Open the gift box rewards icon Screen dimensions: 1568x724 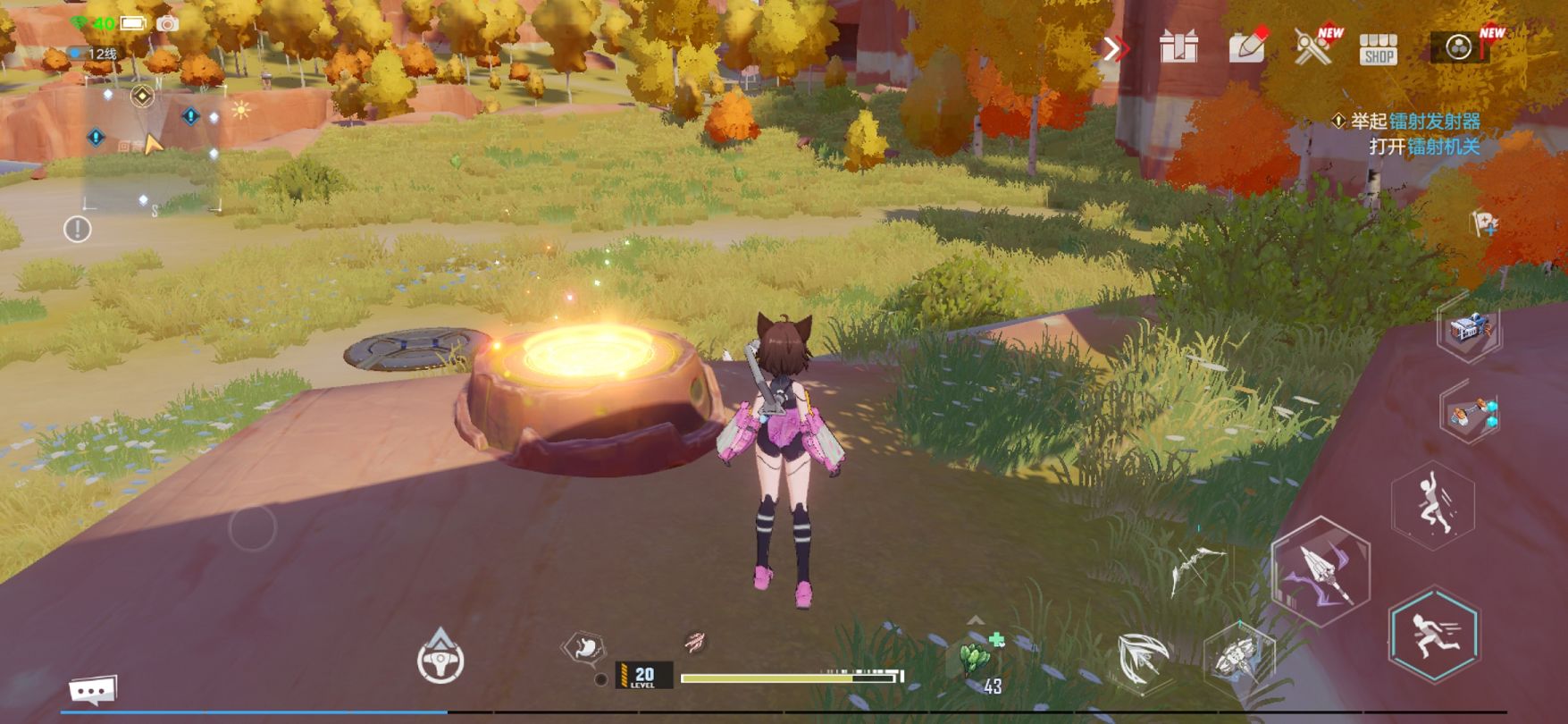(x=1178, y=46)
